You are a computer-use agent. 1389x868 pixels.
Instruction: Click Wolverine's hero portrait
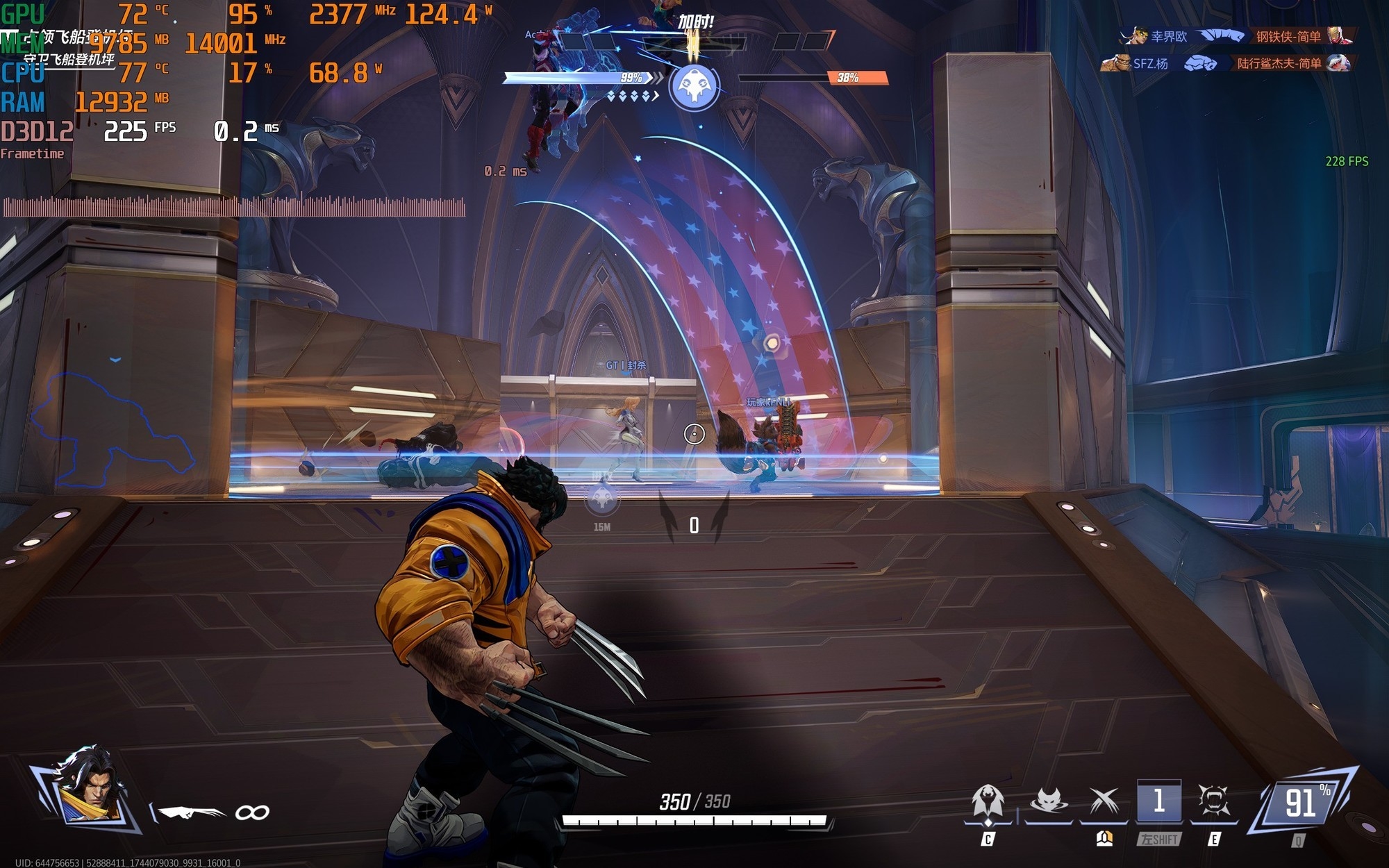pyautogui.click(x=90, y=793)
